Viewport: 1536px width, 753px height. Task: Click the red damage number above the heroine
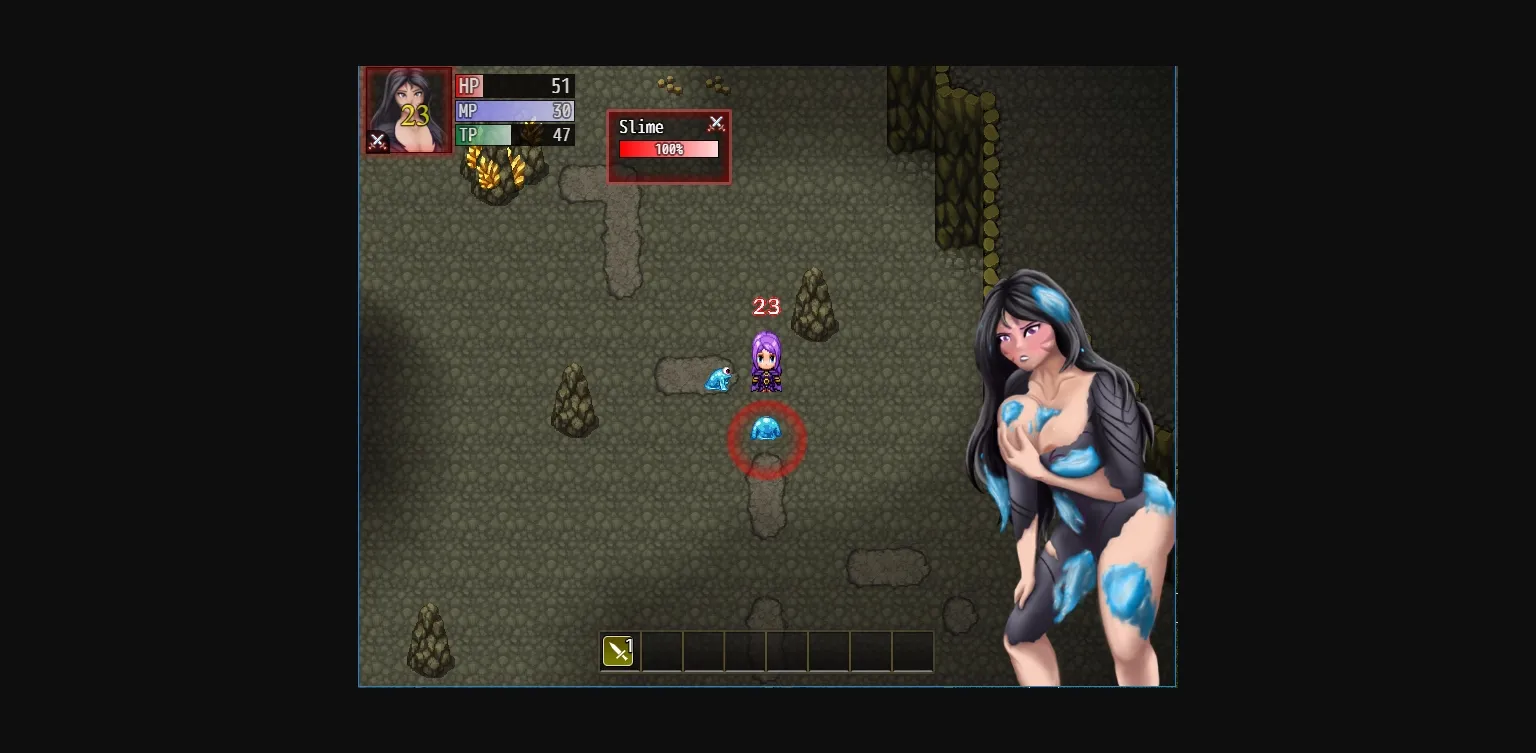[766, 306]
